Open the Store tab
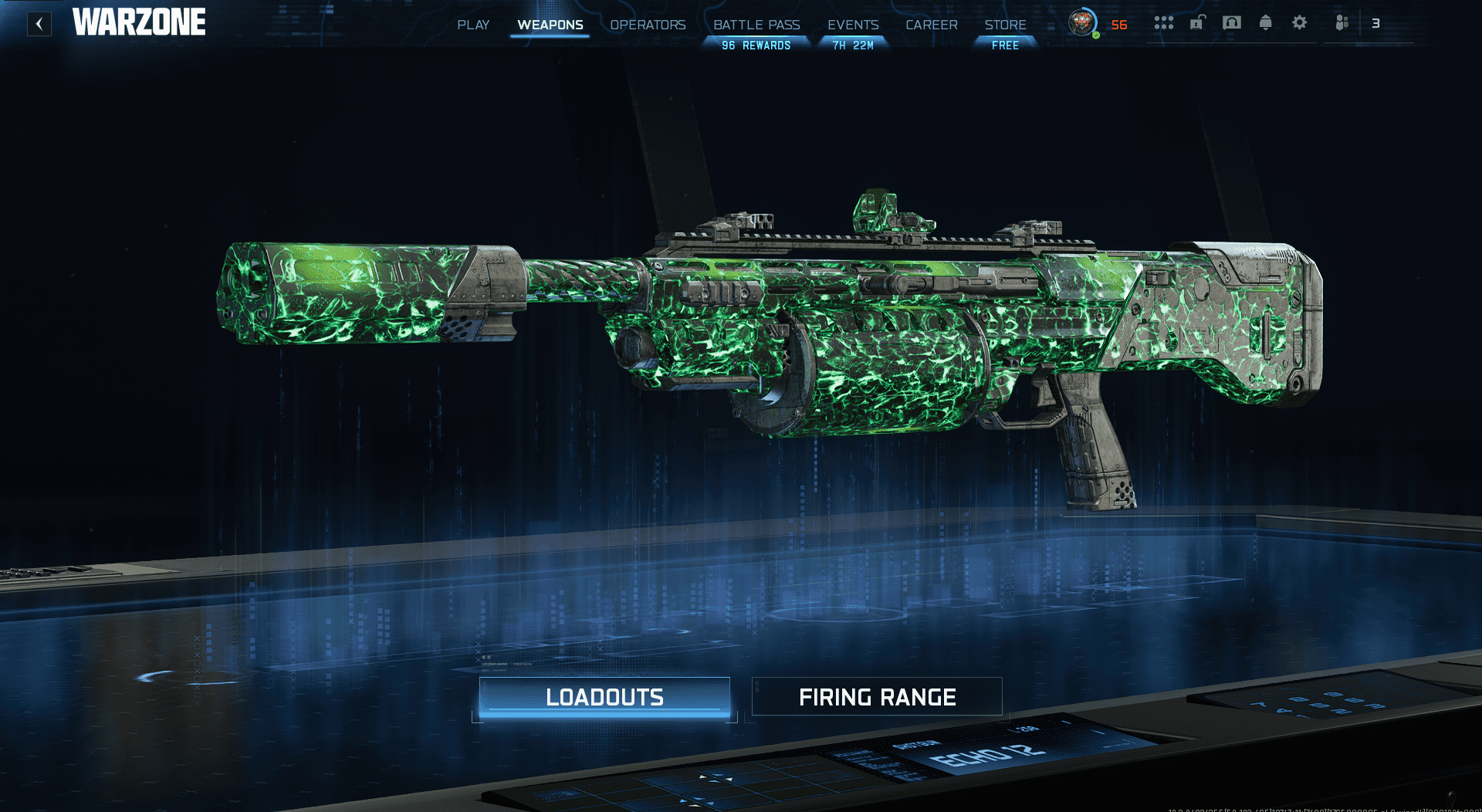 pyautogui.click(x=1005, y=25)
